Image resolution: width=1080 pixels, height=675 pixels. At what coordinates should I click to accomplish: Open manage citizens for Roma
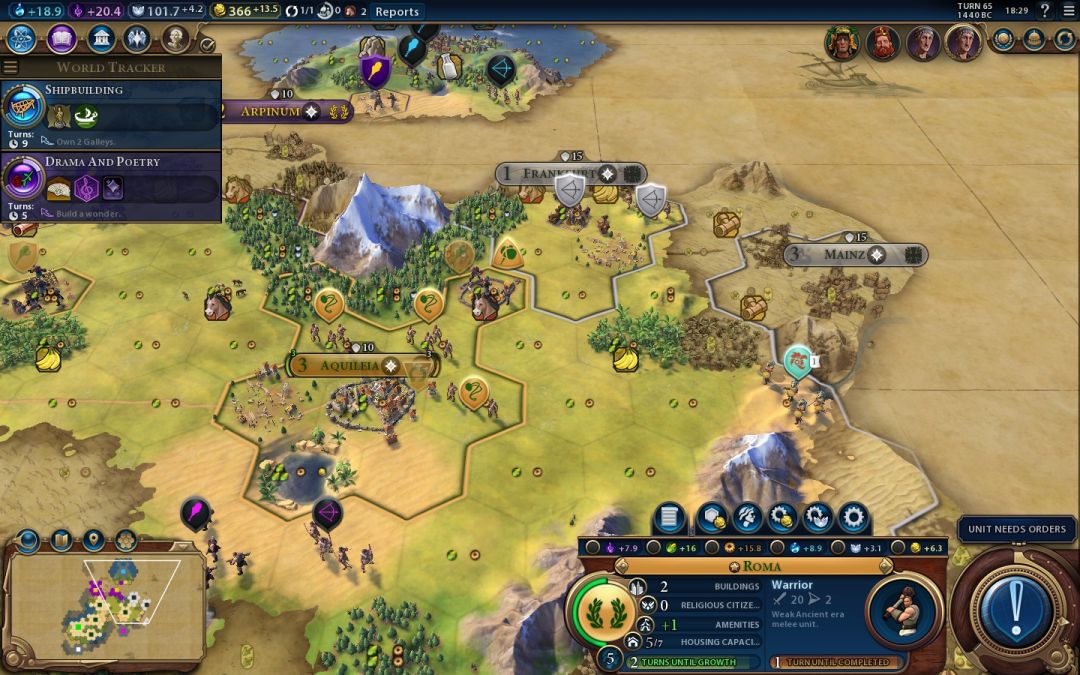coord(747,518)
